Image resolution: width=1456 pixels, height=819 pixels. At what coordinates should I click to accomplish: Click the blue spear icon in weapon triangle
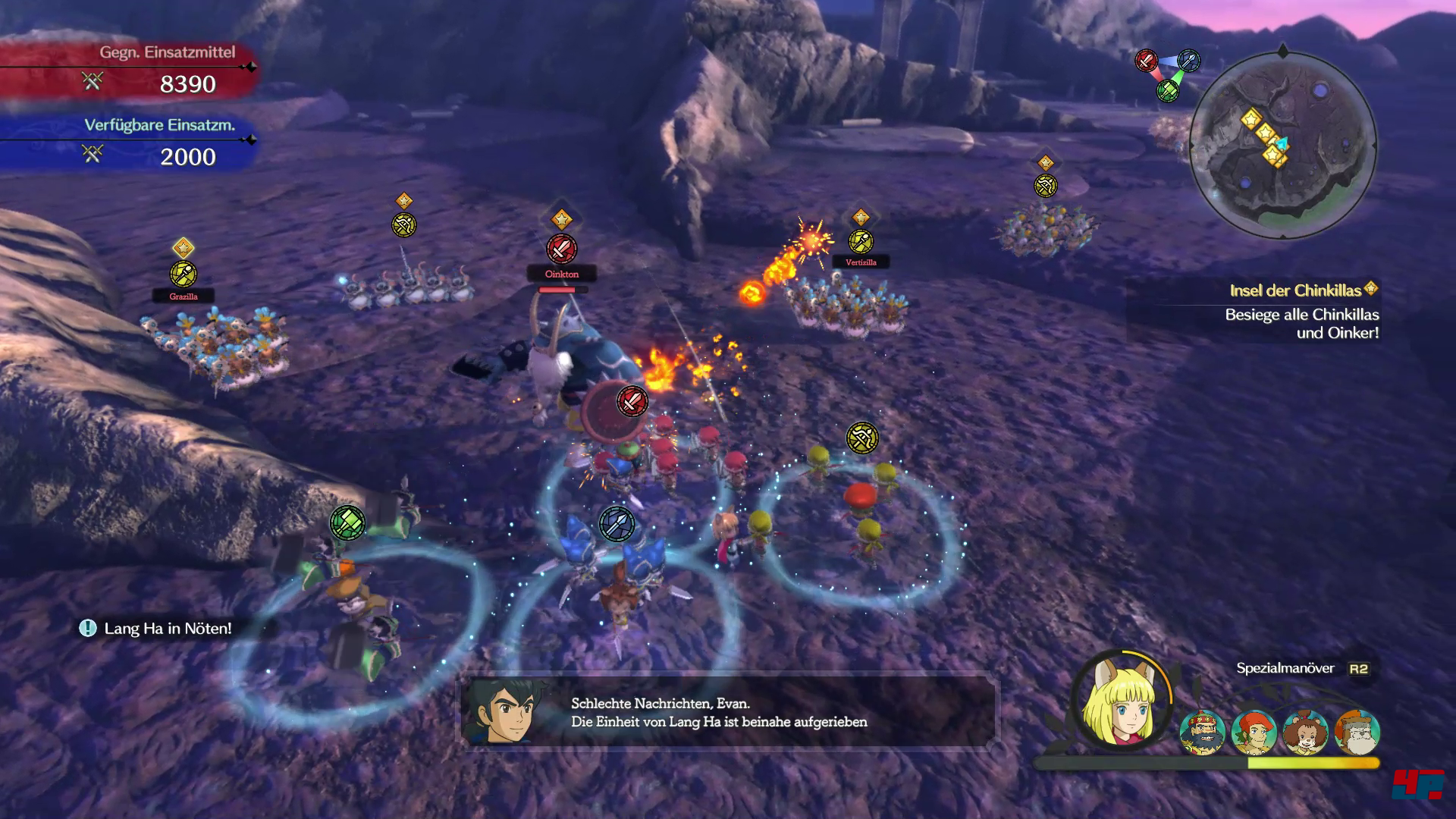click(x=1189, y=61)
